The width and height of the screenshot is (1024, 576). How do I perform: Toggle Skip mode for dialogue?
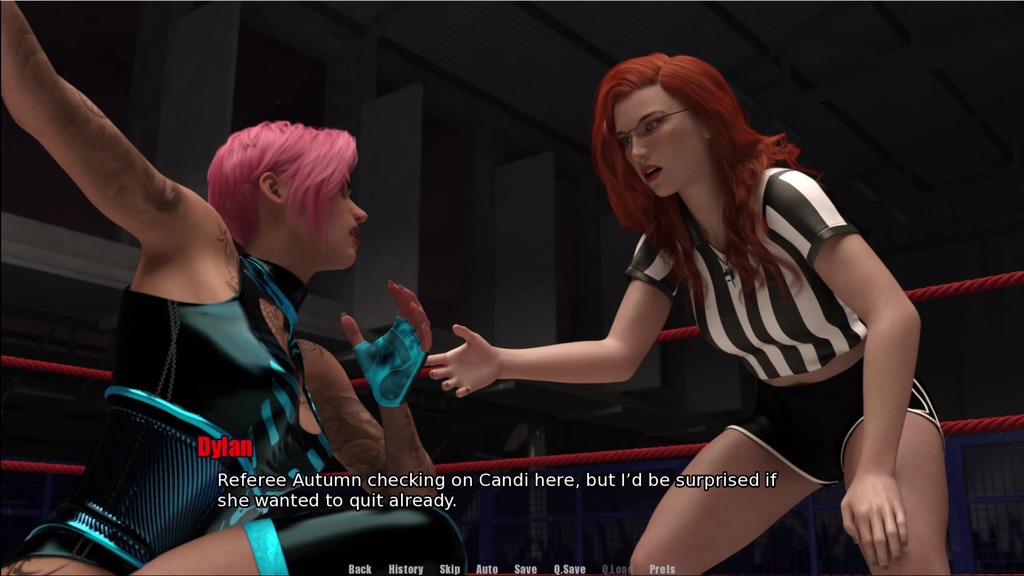[450, 569]
